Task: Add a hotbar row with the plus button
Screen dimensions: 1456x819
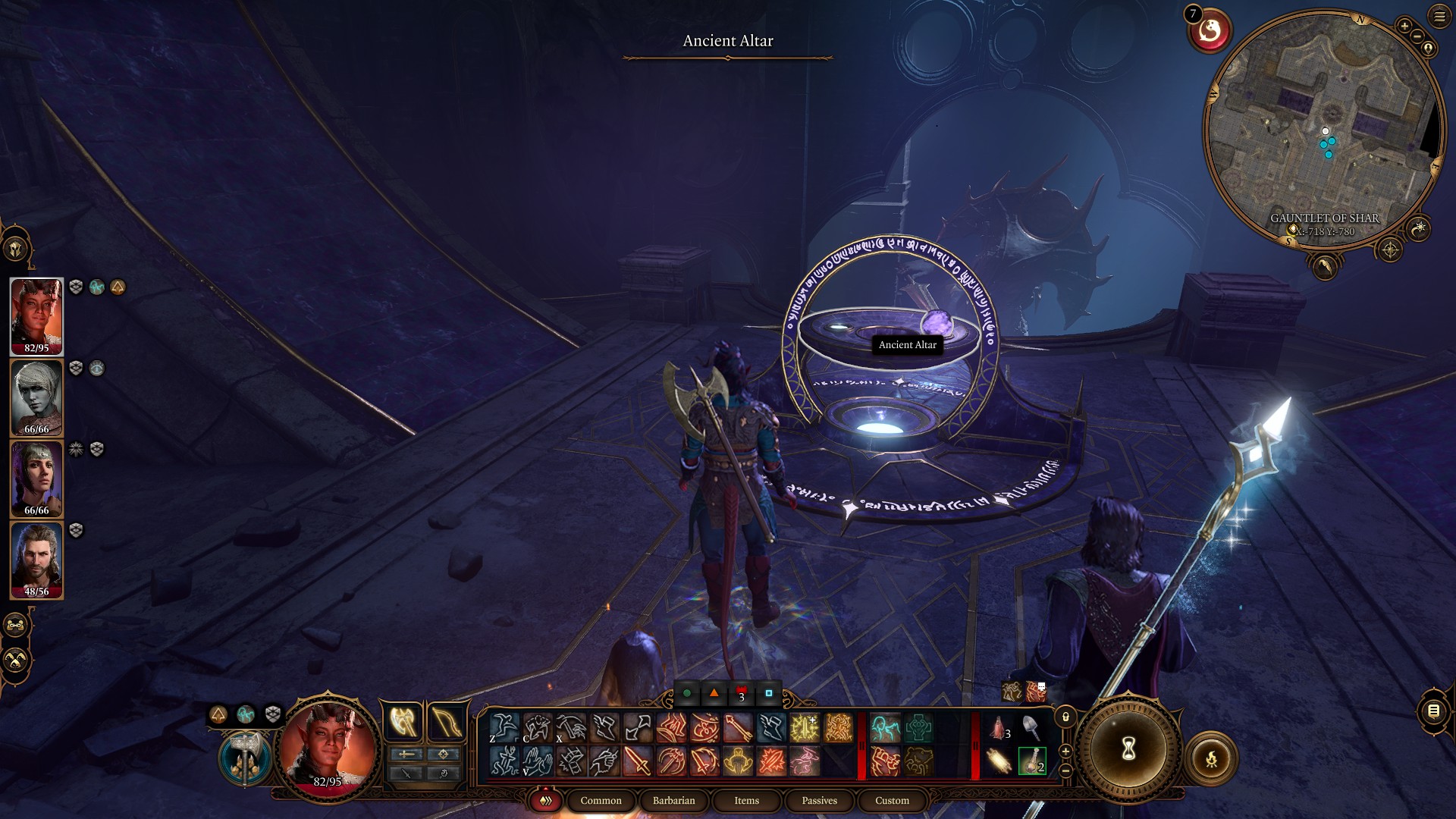Action: tap(1065, 752)
